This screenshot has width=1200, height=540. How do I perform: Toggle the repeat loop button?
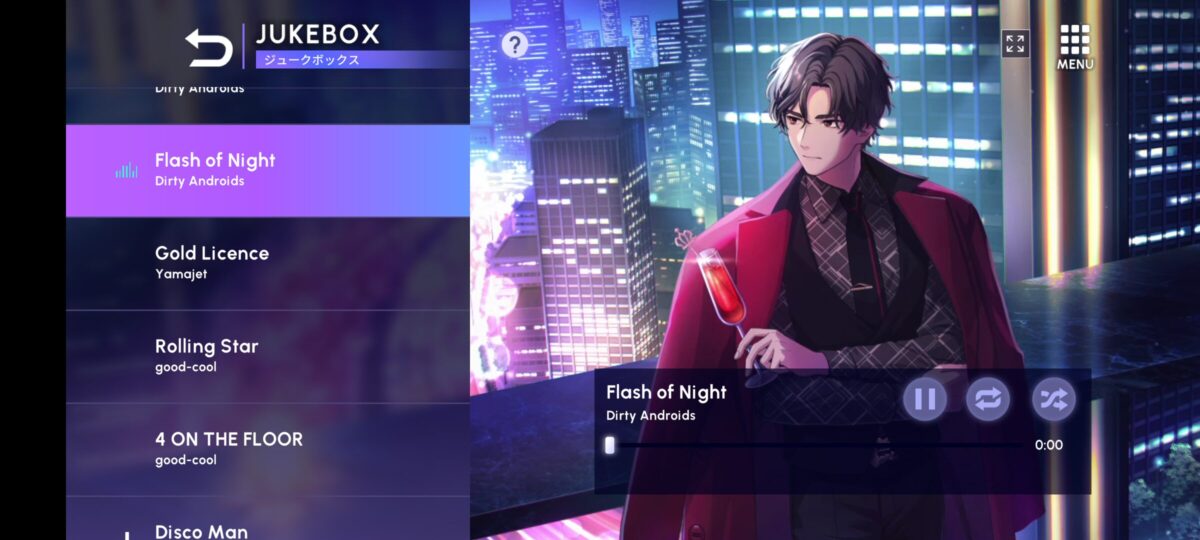pyautogui.click(x=988, y=399)
